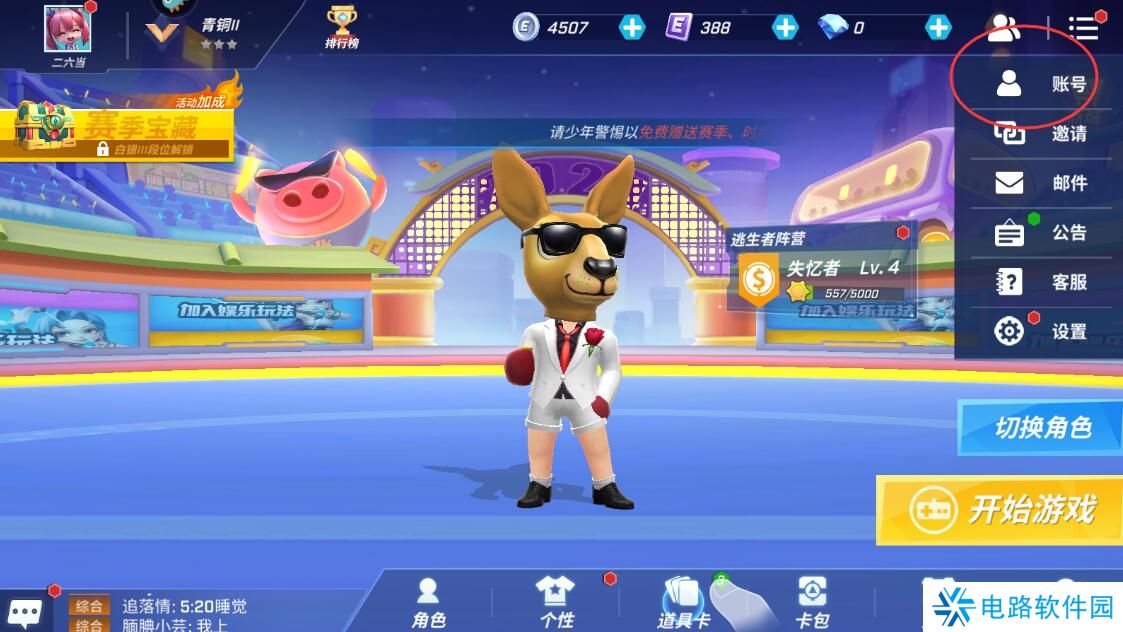Open the 排行榜 leaderboard trophy
The width and height of the screenshot is (1123, 632).
pos(342,26)
